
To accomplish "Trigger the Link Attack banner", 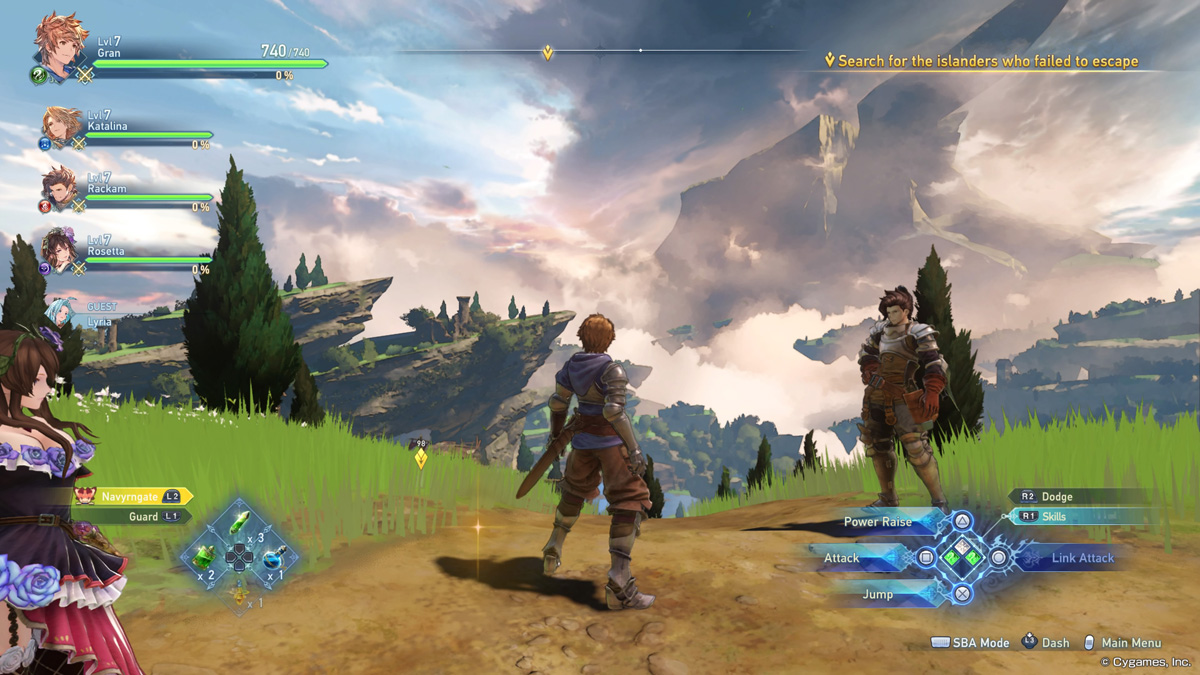I will point(1075,558).
